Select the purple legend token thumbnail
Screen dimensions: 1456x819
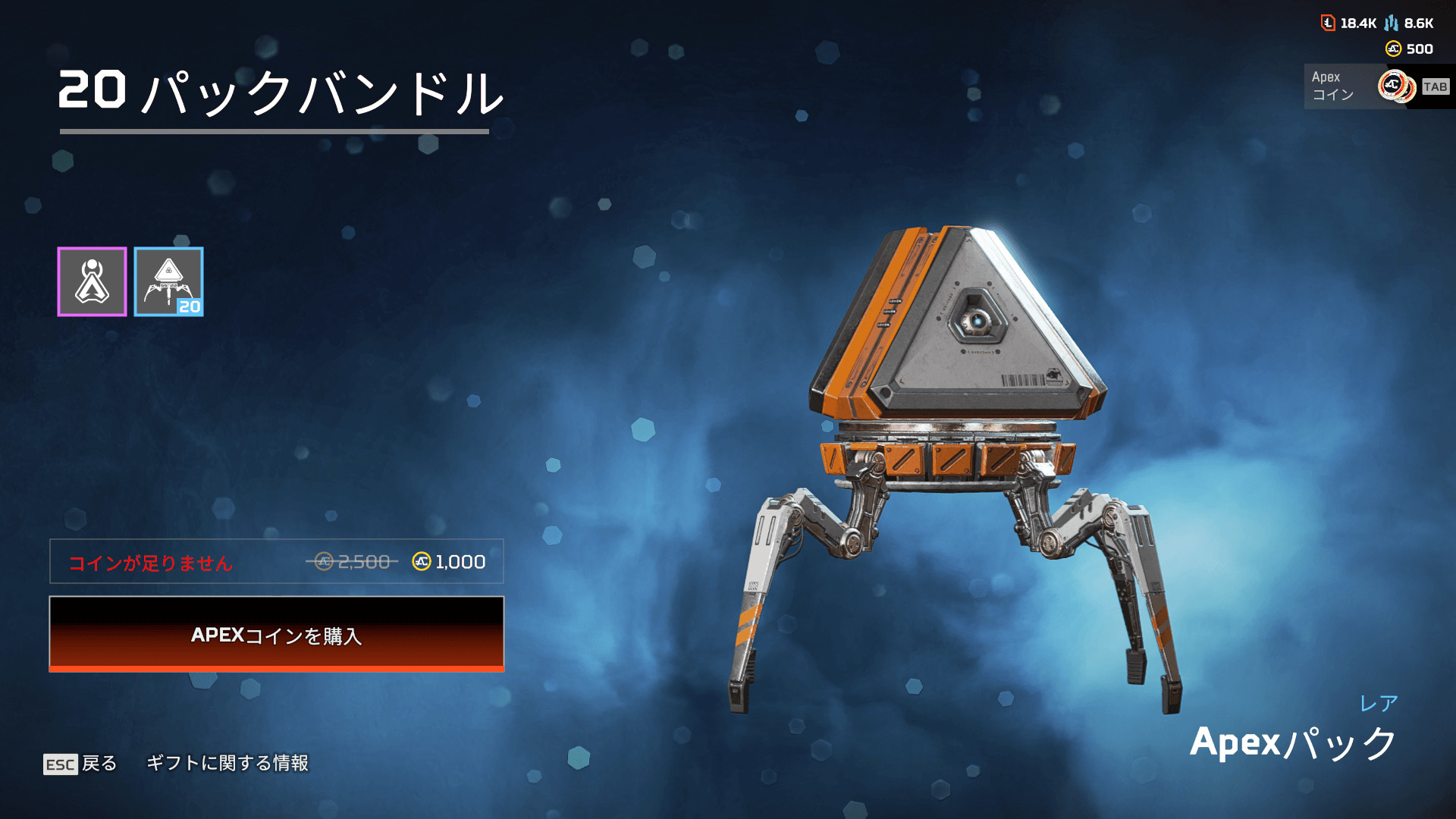pyautogui.click(x=92, y=281)
